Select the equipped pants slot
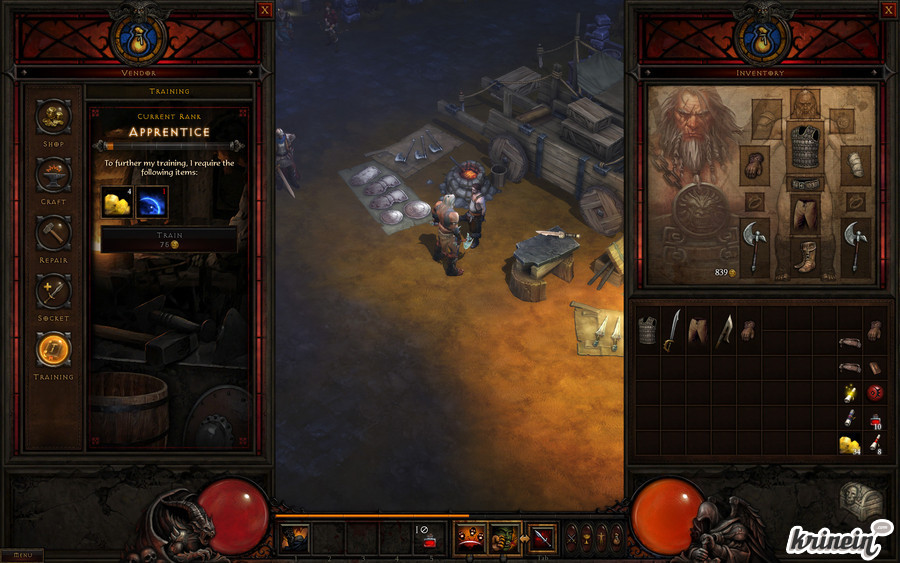 coord(806,213)
